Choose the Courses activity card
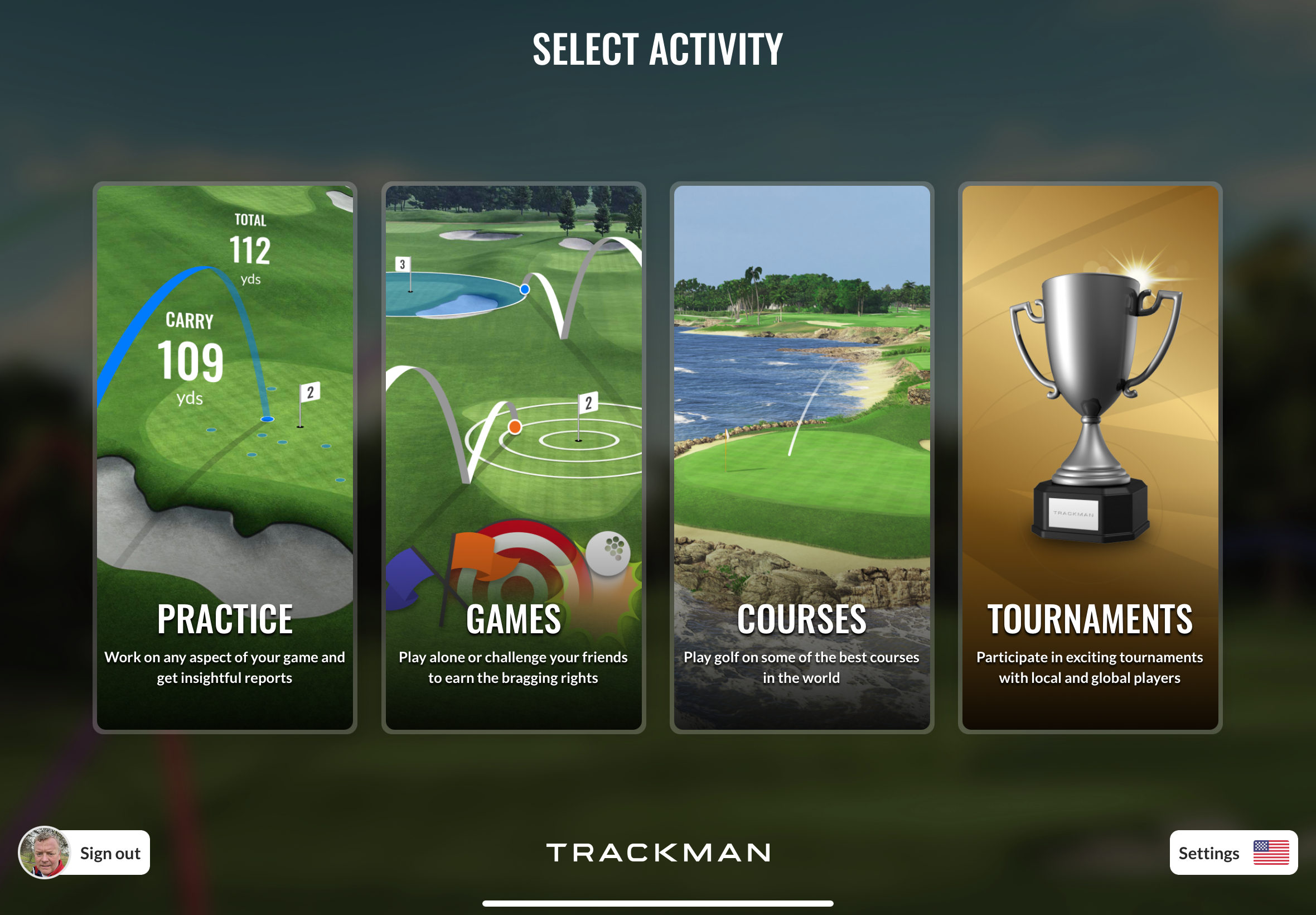Image resolution: width=1316 pixels, height=915 pixels. click(801, 457)
